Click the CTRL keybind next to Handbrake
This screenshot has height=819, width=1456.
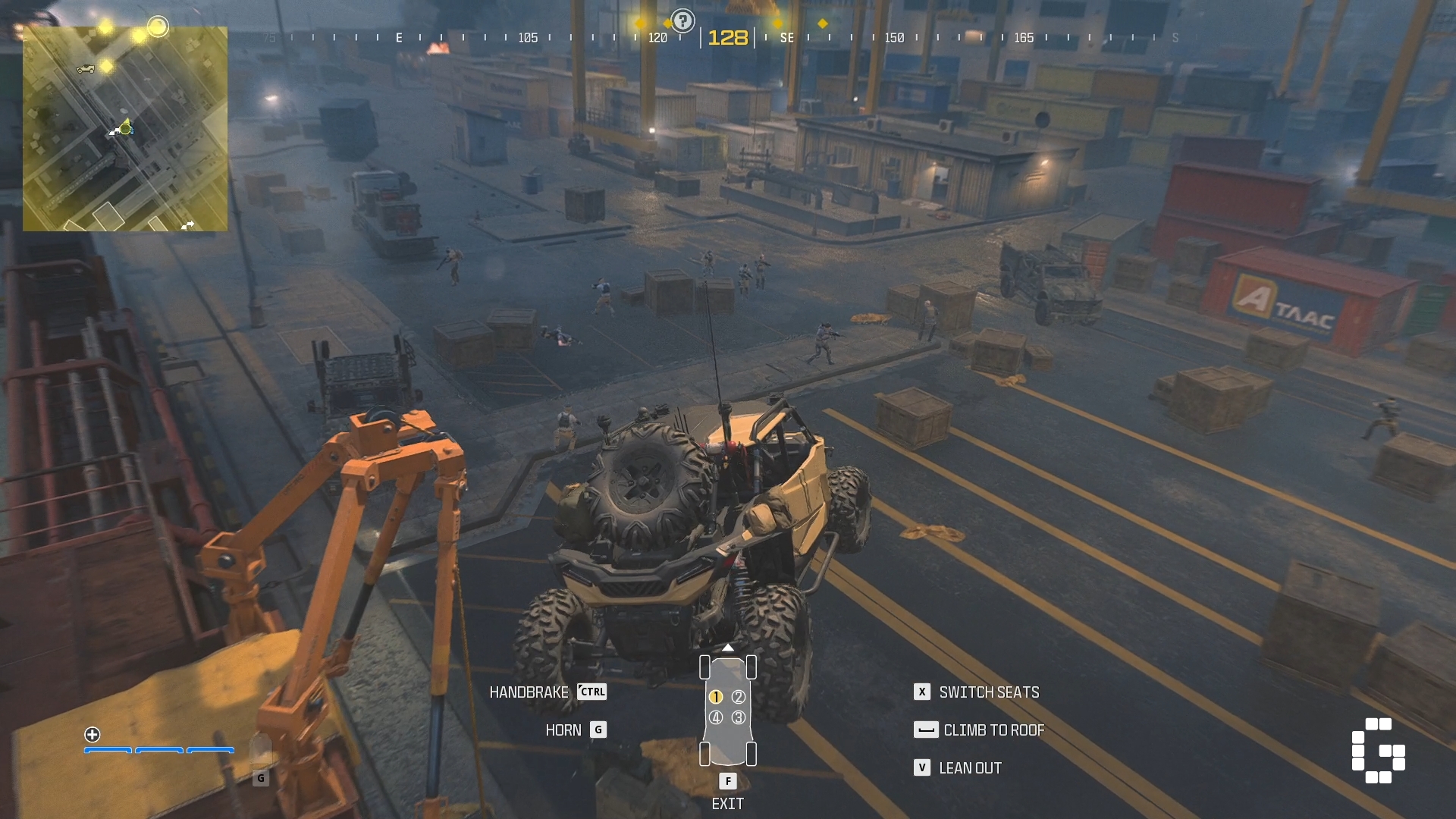(592, 692)
